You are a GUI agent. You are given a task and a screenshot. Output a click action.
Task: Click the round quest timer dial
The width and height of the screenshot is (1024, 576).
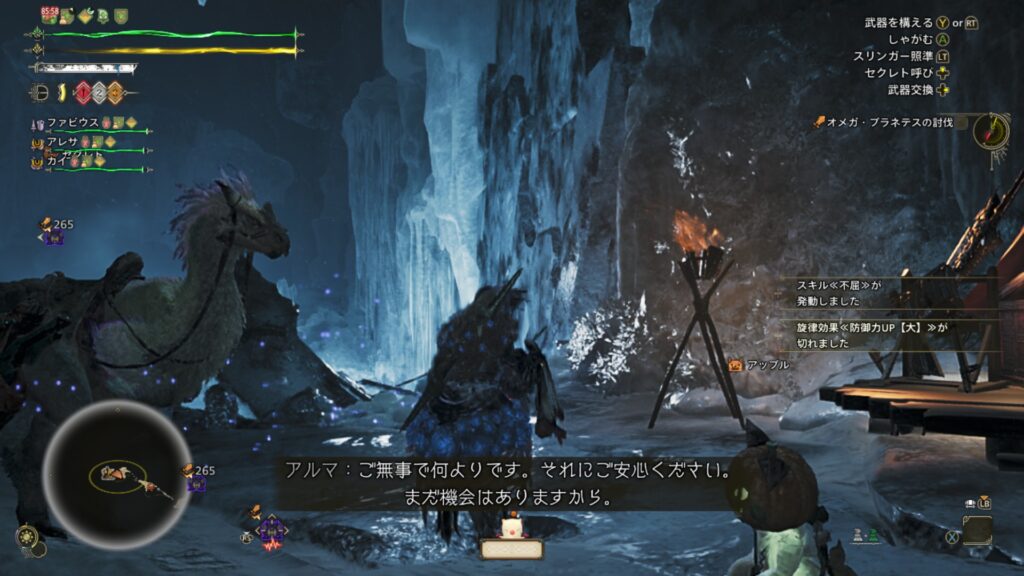click(x=991, y=129)
